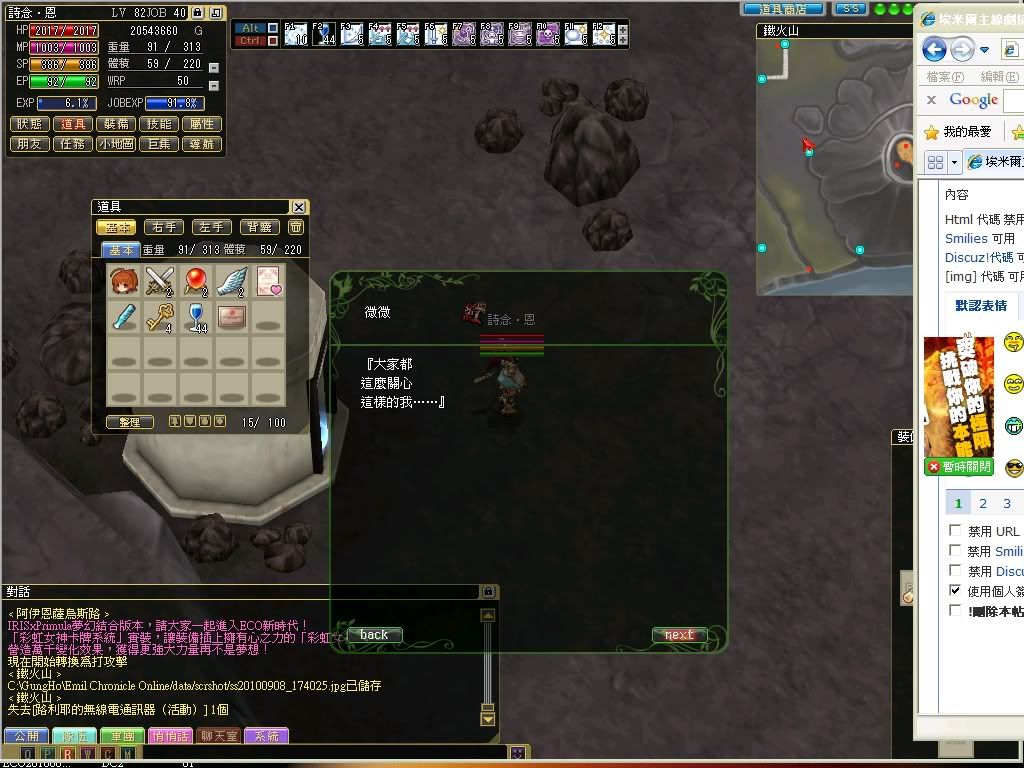
Task: Select the crossed swords item slot
Action: (x=160, y=281)
